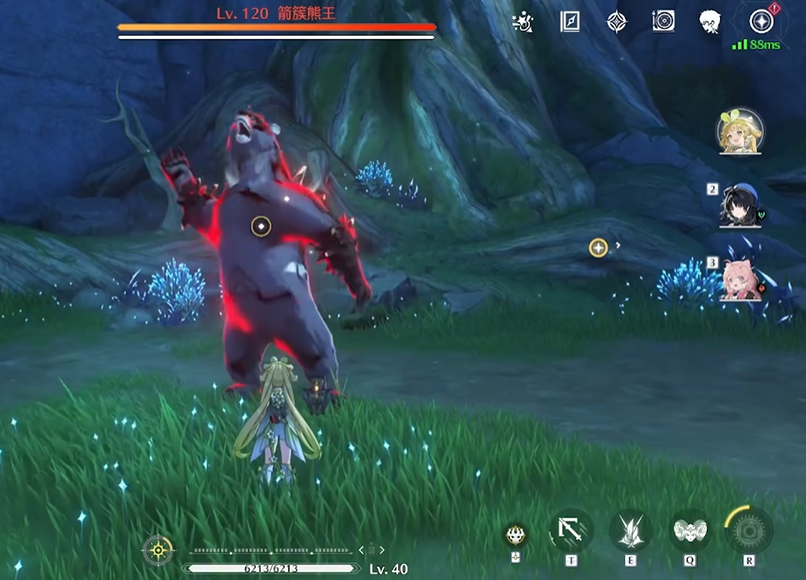Open the character head silhouette menu

pos(710,21)
